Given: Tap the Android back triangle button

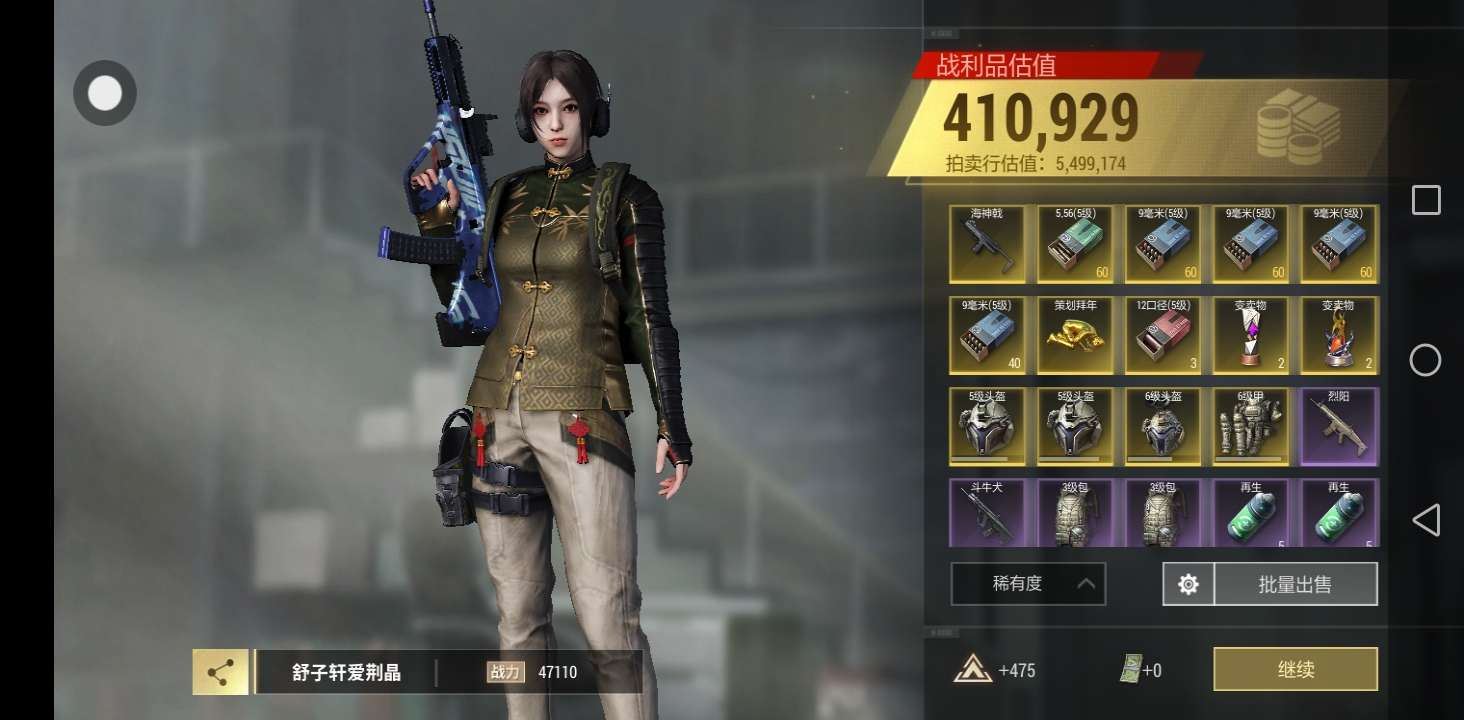Looking at the screenshot, I should pos(1426,520).
